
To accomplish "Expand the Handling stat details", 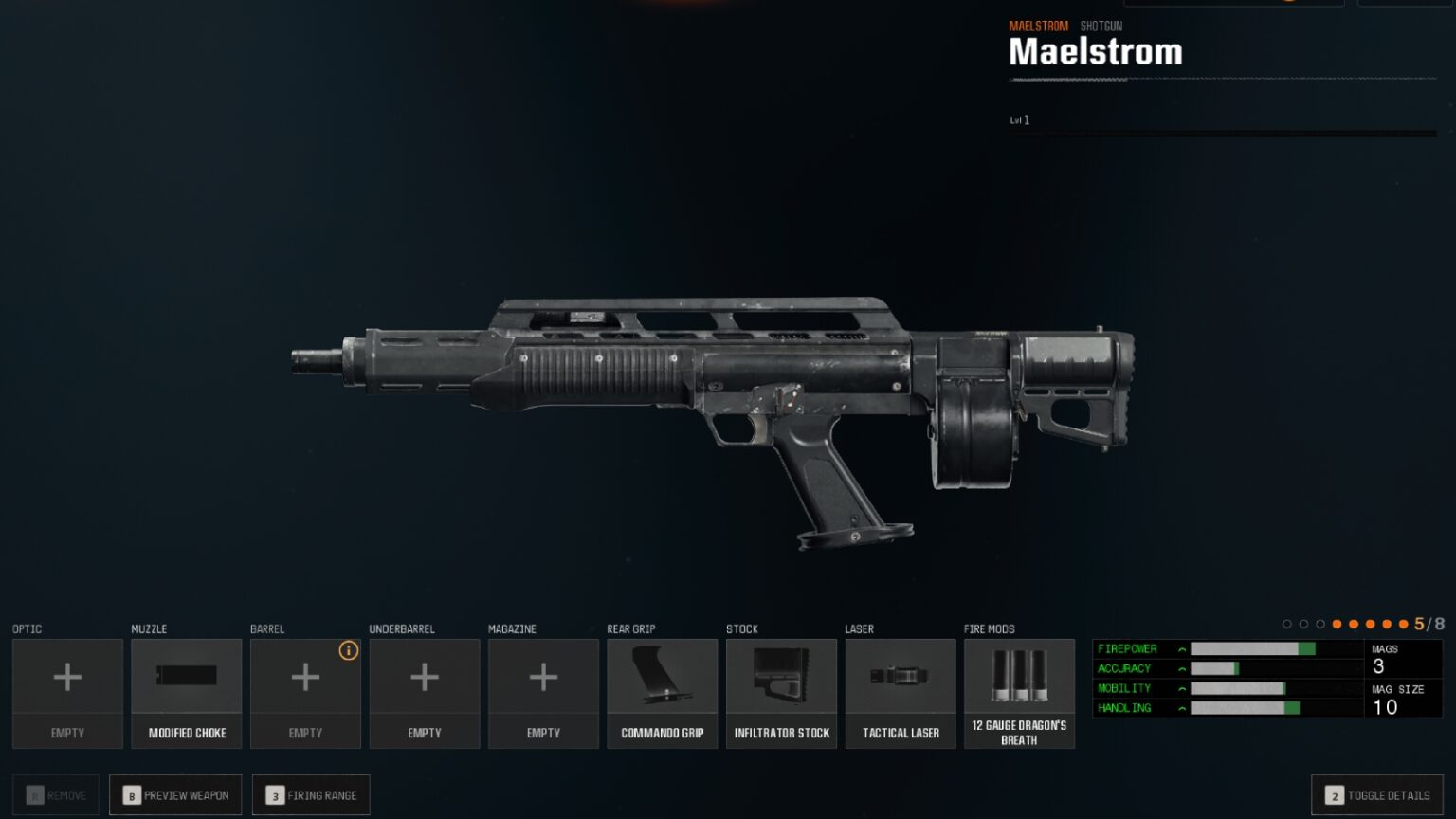I will pos(1181,708).
